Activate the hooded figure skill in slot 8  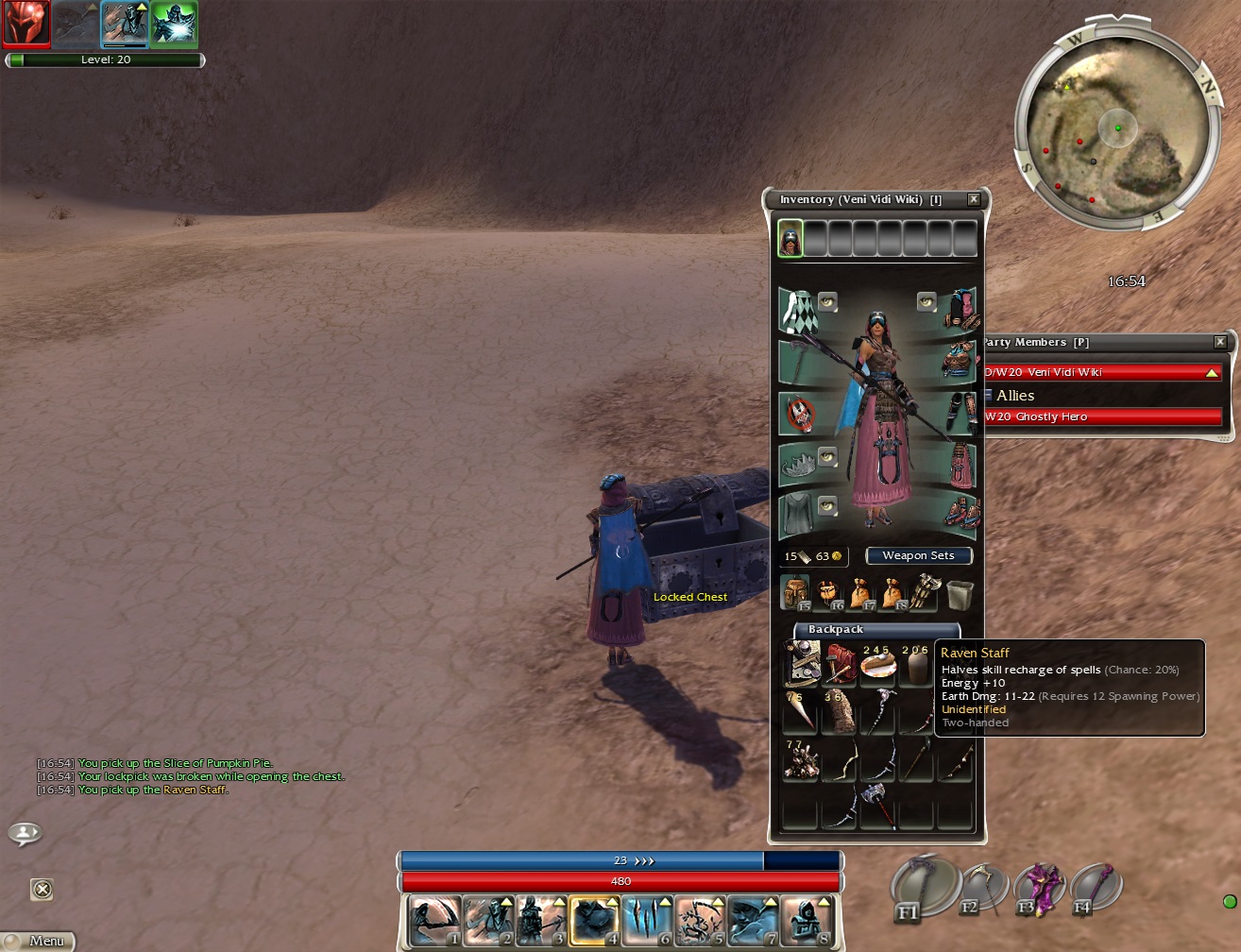pos(806,921)
